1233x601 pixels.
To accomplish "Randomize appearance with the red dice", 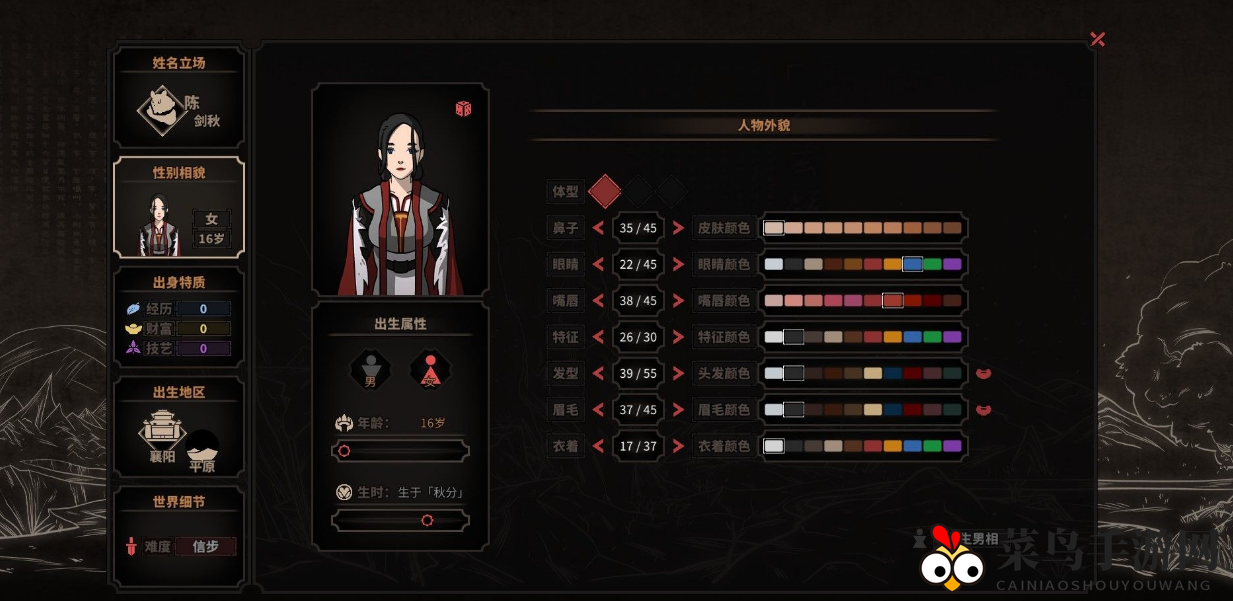I will tap(463, 108).
